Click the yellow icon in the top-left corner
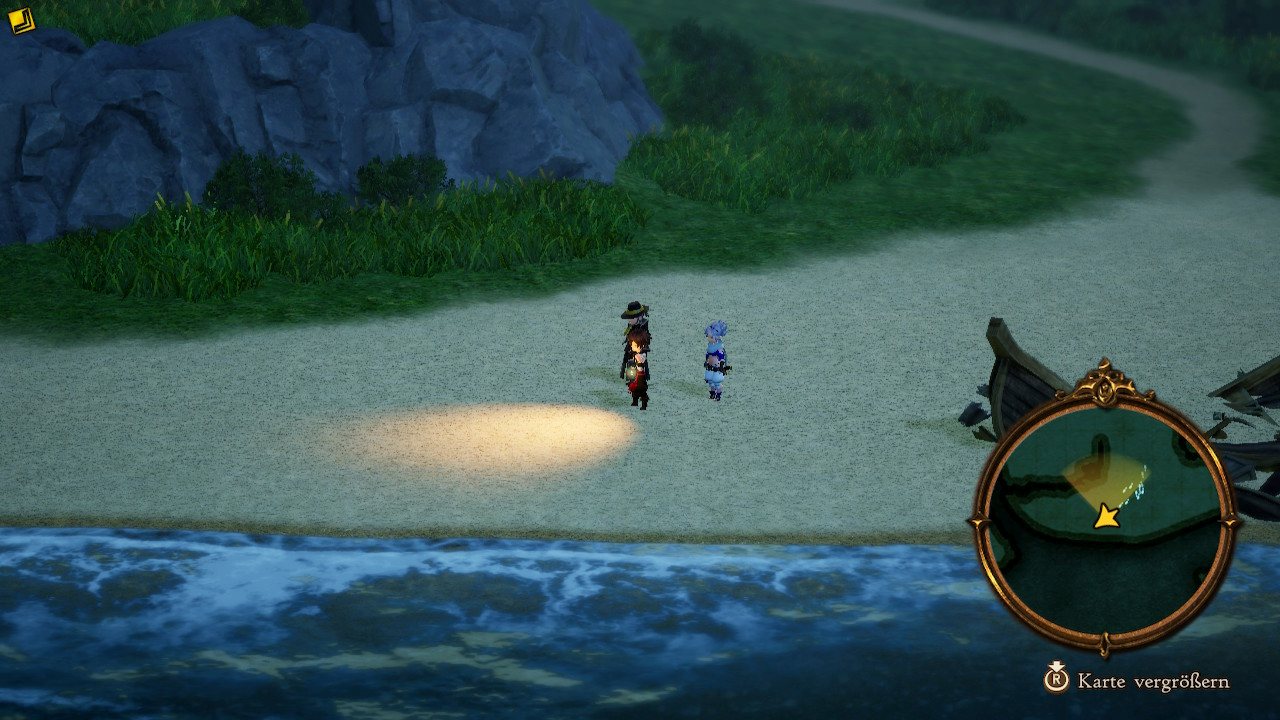Viewport: 1280px width, 720px height. [21, 21]
